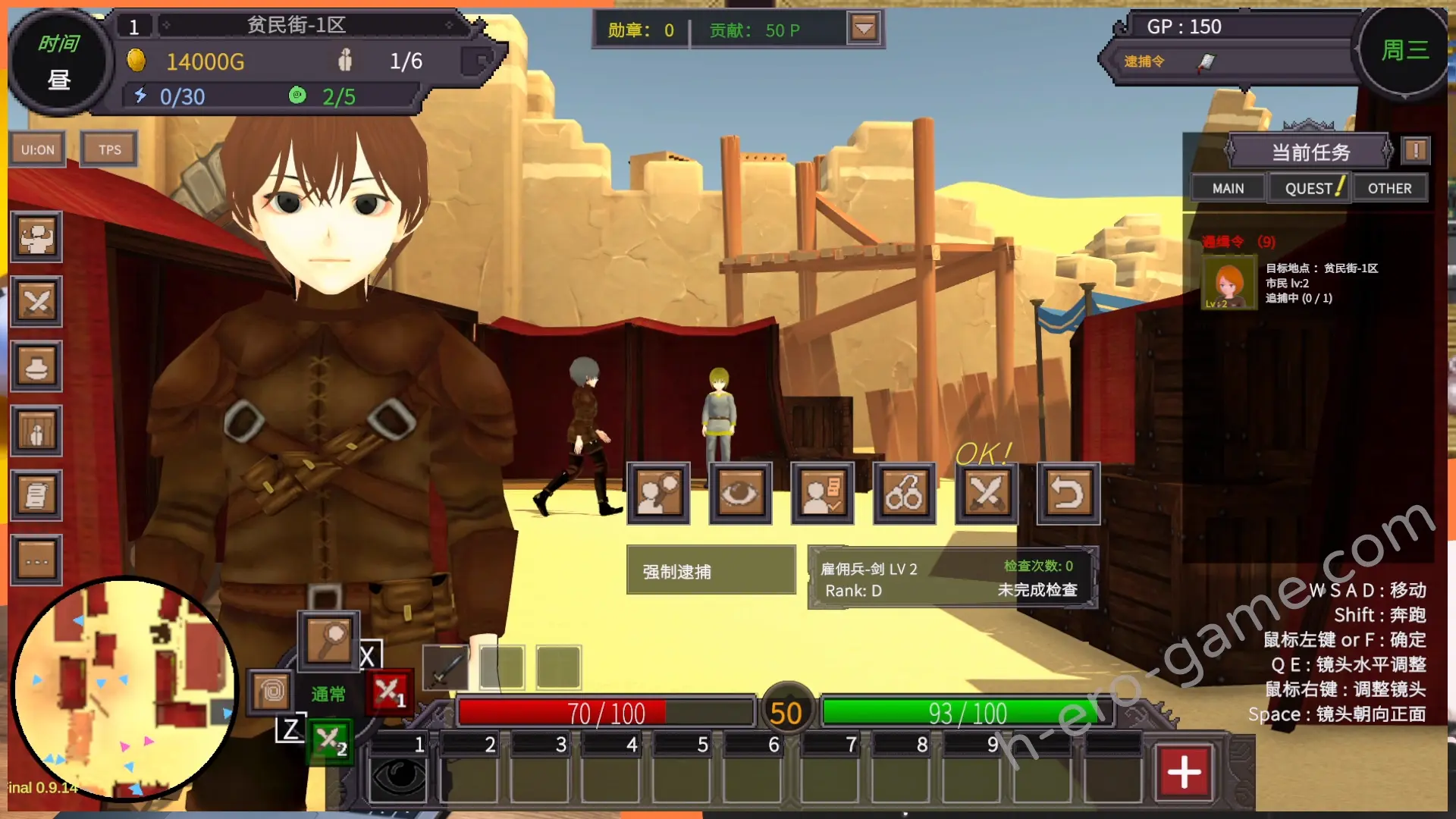The image size is (1456, 819).
Task: Open the three-dots more options menu
Action: pos(36,561)
